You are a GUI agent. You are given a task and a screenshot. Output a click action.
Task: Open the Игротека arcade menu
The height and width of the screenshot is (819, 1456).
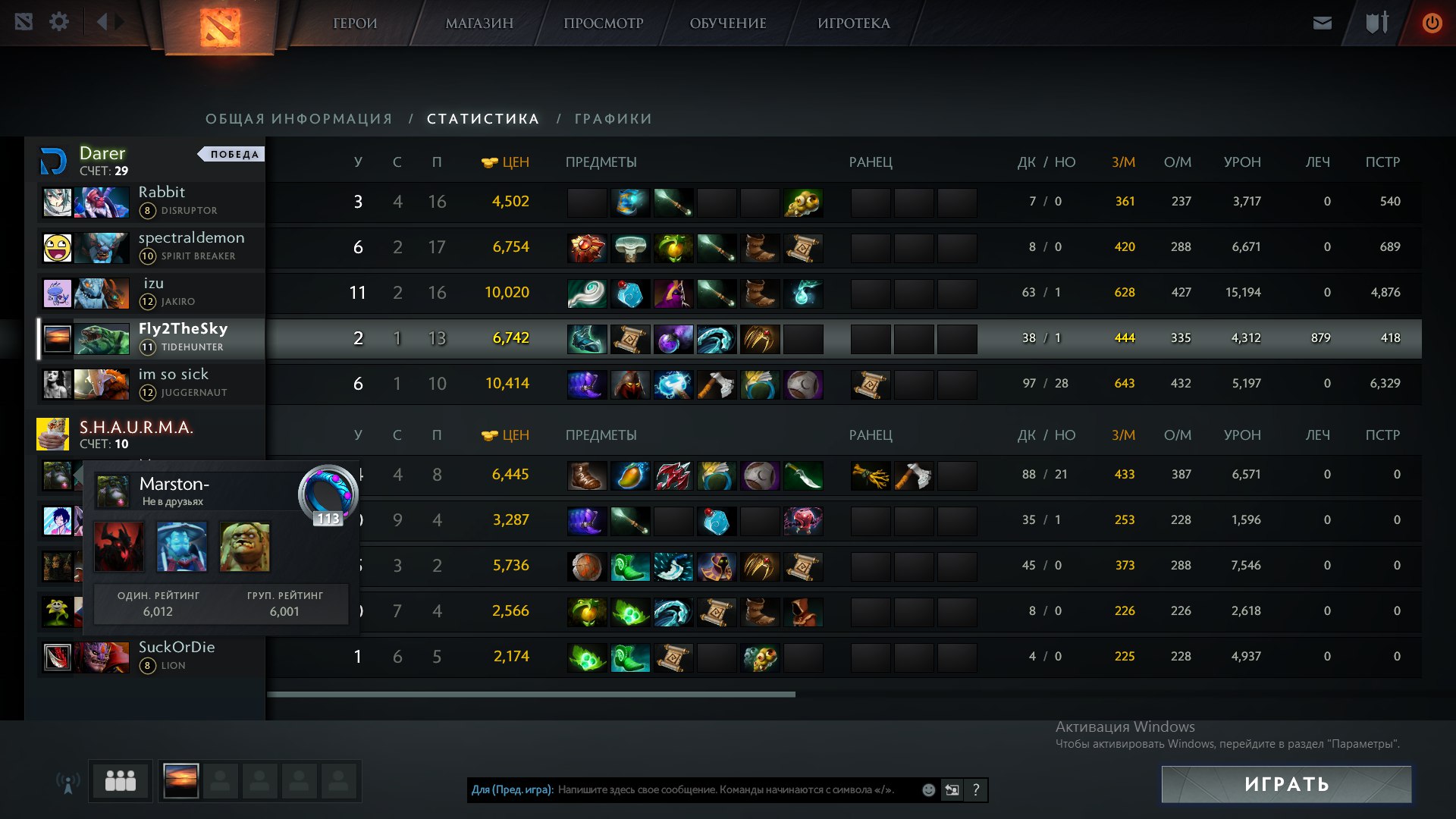pos(854,24)
